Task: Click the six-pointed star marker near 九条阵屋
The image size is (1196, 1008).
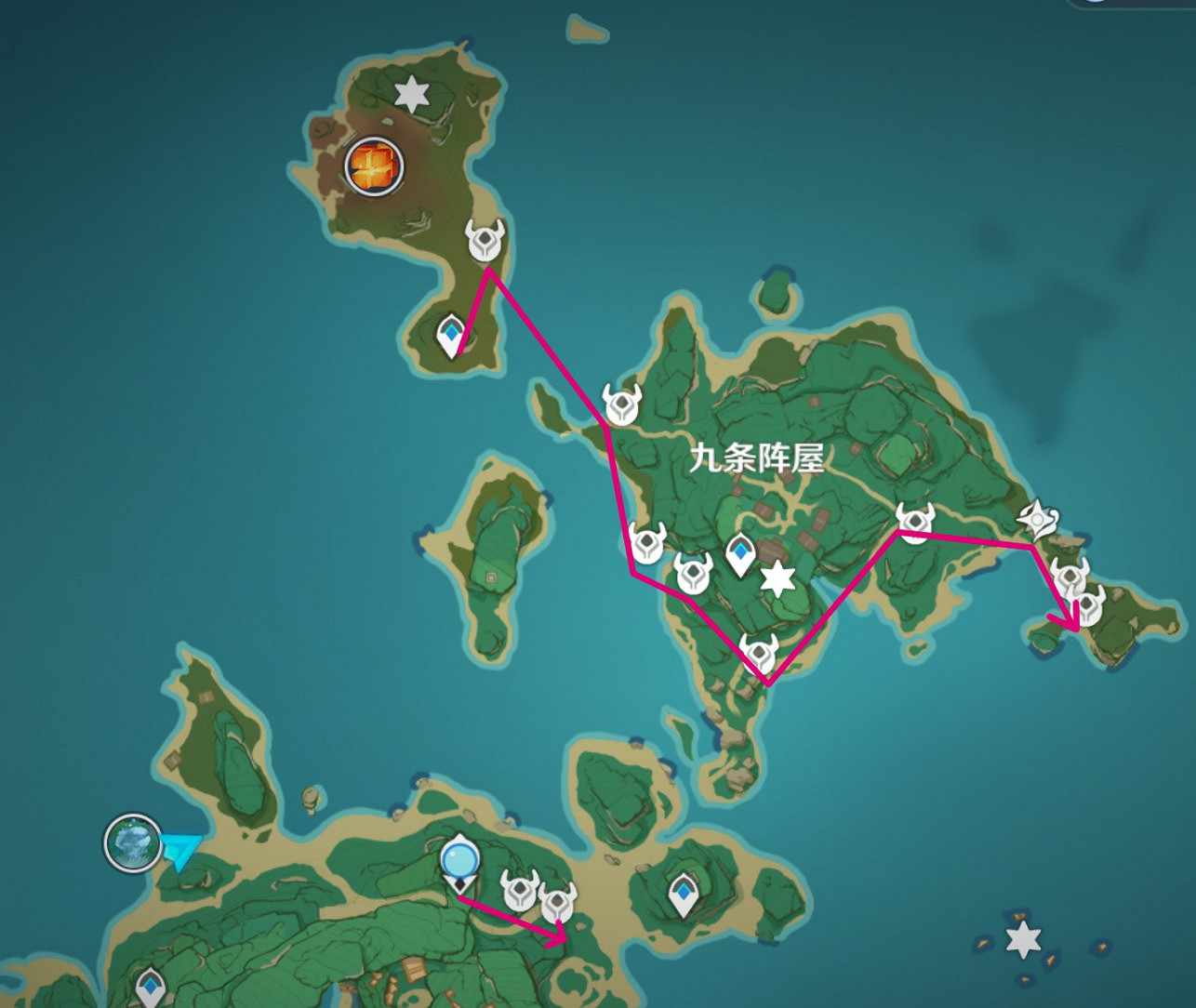Action: (x=778, y=578)
